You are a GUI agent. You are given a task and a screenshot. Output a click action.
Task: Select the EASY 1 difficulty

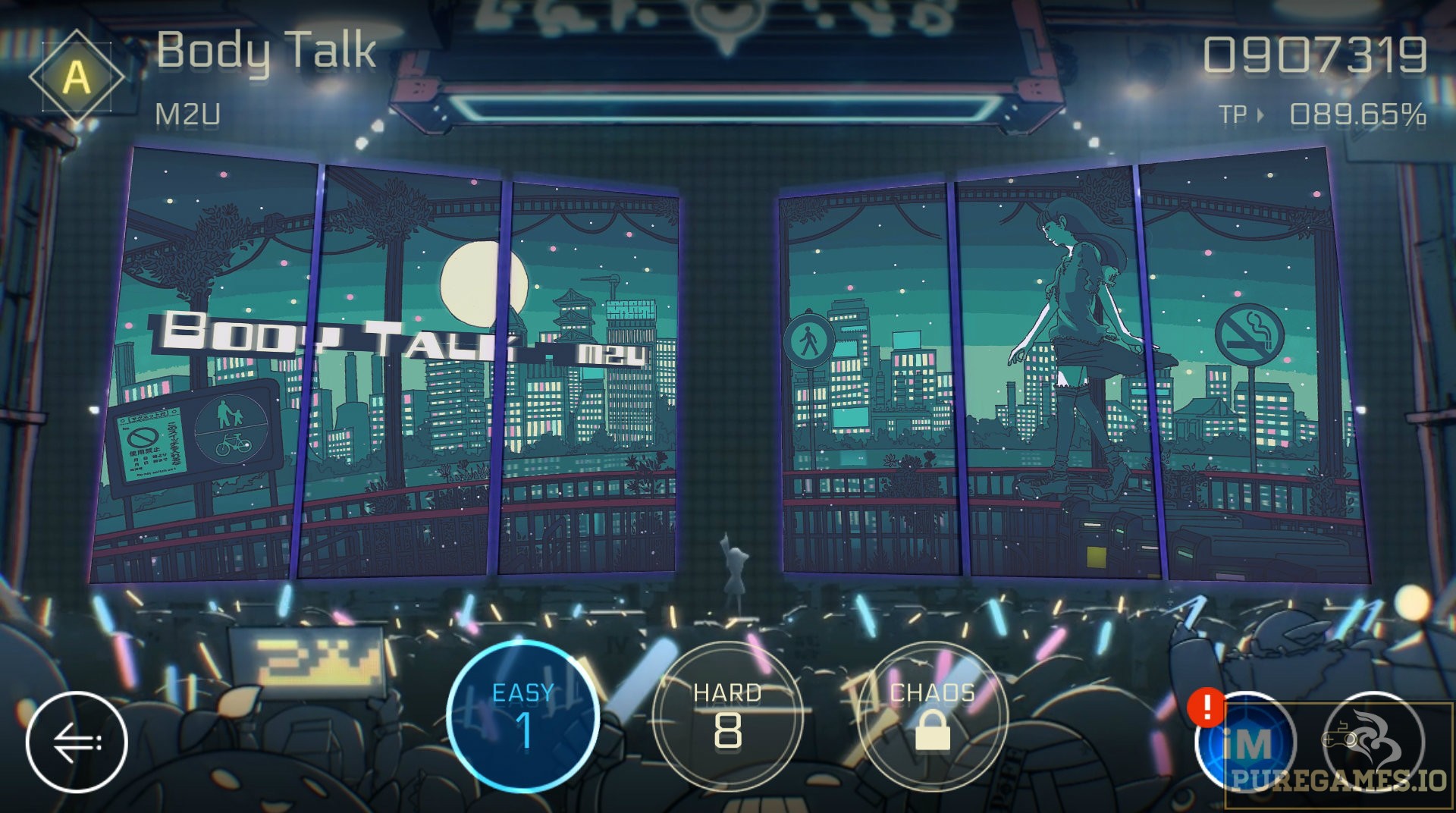(x=523, y=717)
